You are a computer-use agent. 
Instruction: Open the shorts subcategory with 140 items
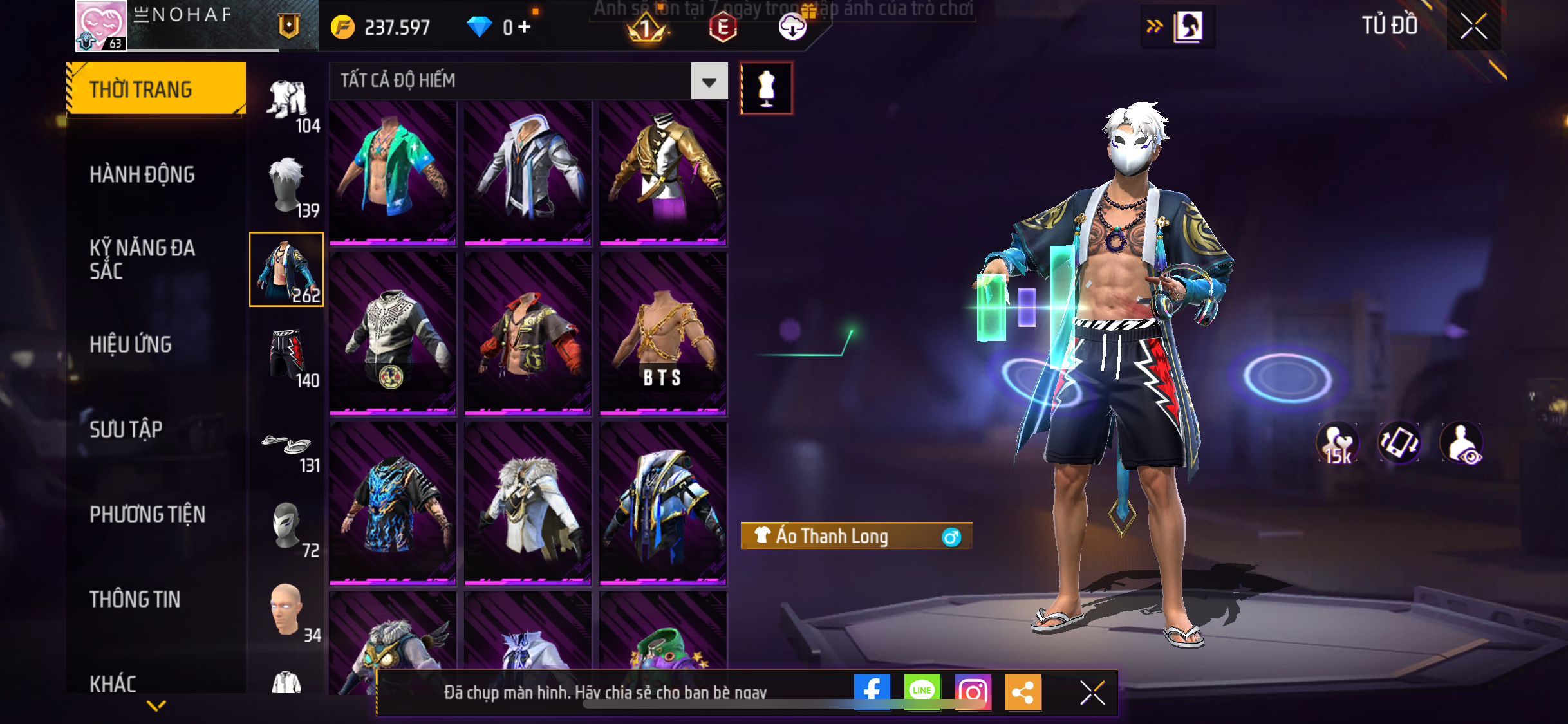(287, 355)
